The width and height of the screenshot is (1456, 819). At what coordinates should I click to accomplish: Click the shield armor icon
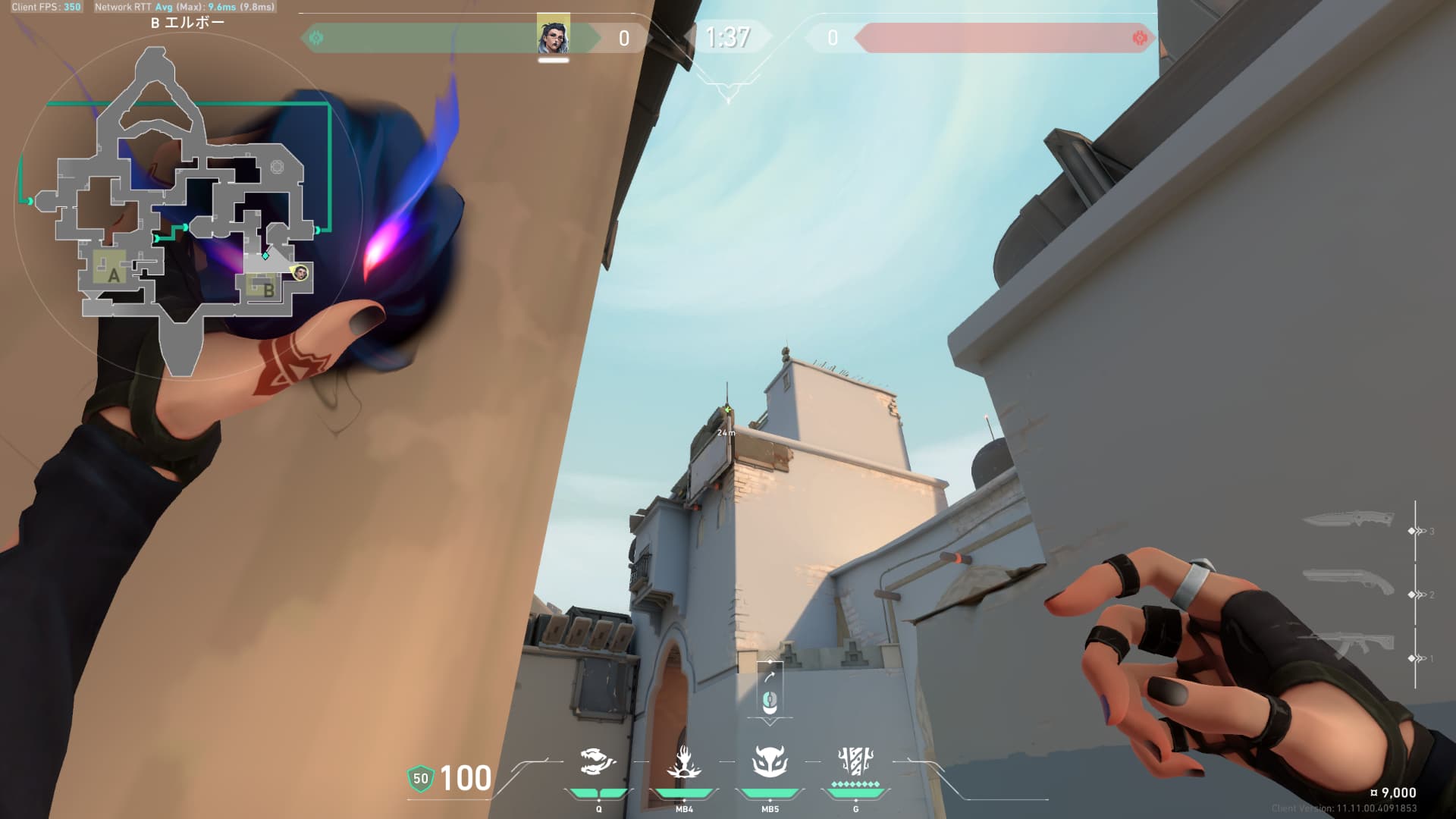click(420, 778)
